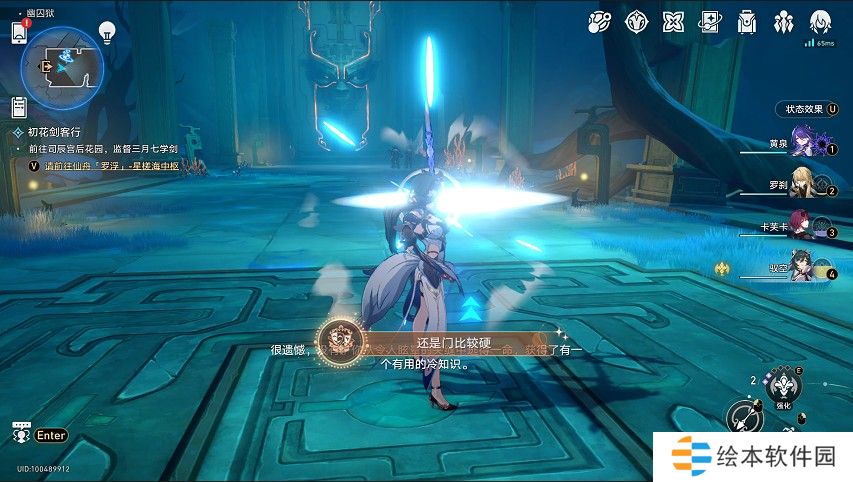
Task: Open the backpack inventory icon
Action: pyautogui.click(x=746, y=21)
